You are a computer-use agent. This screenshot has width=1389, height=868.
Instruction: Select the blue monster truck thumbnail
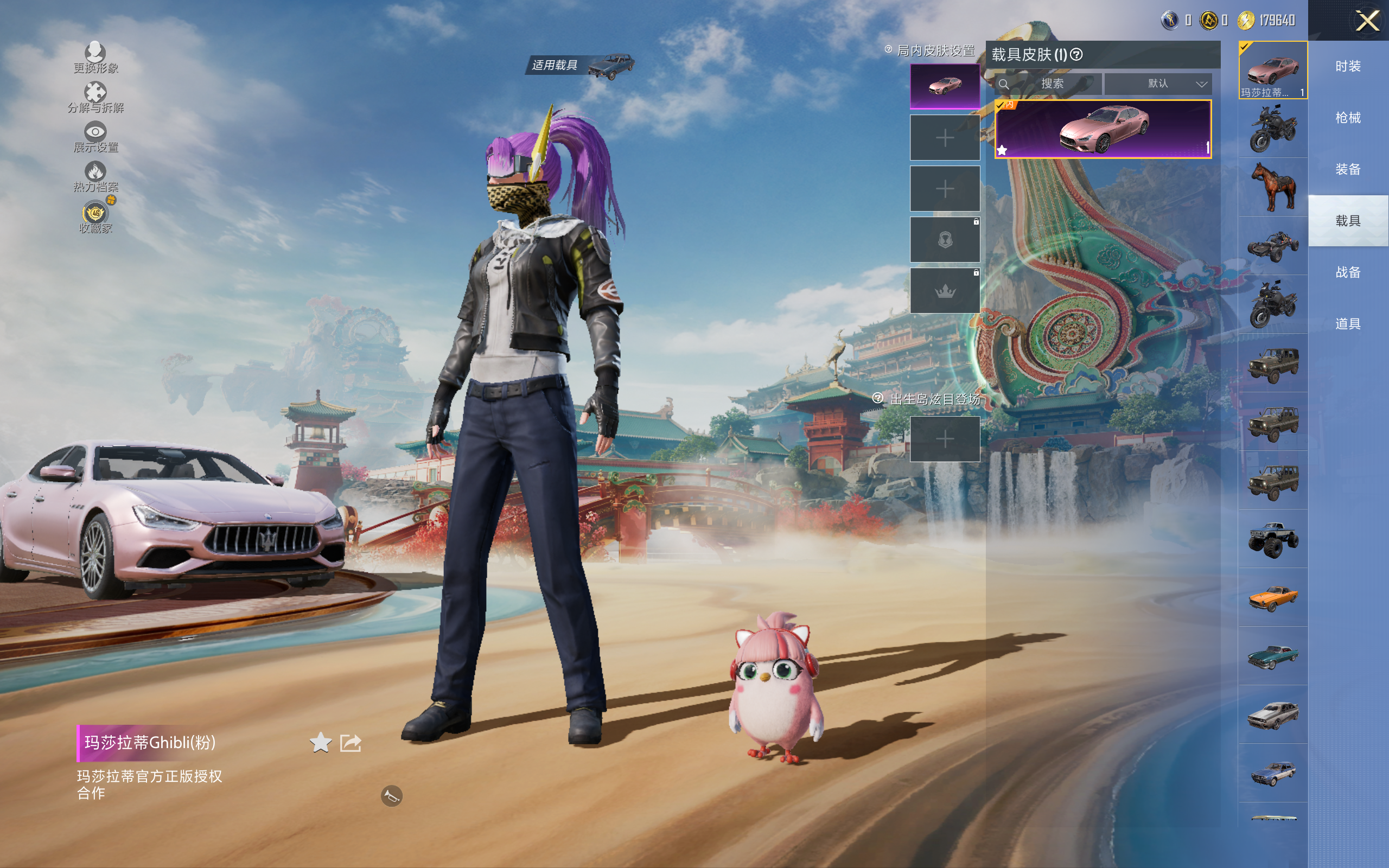pos(1273,539)
